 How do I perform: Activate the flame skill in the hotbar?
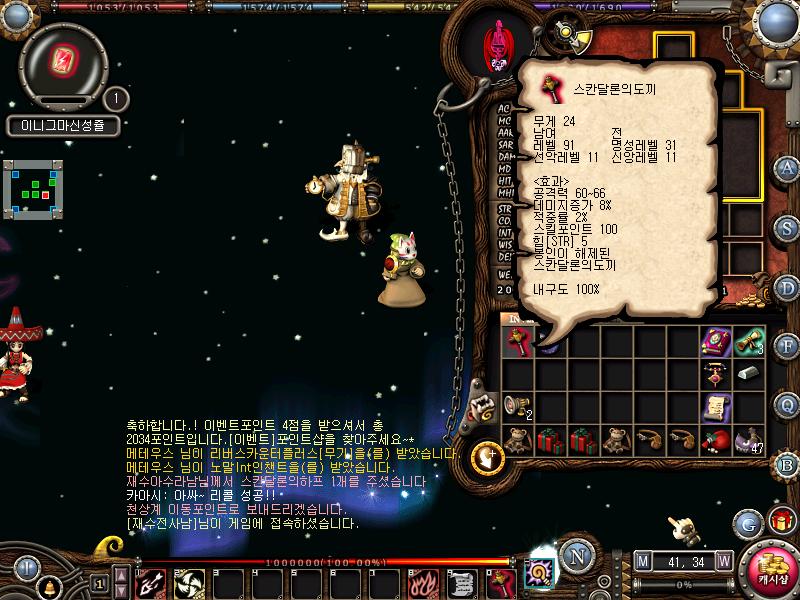pyautogui.click(x=424, y=581)
